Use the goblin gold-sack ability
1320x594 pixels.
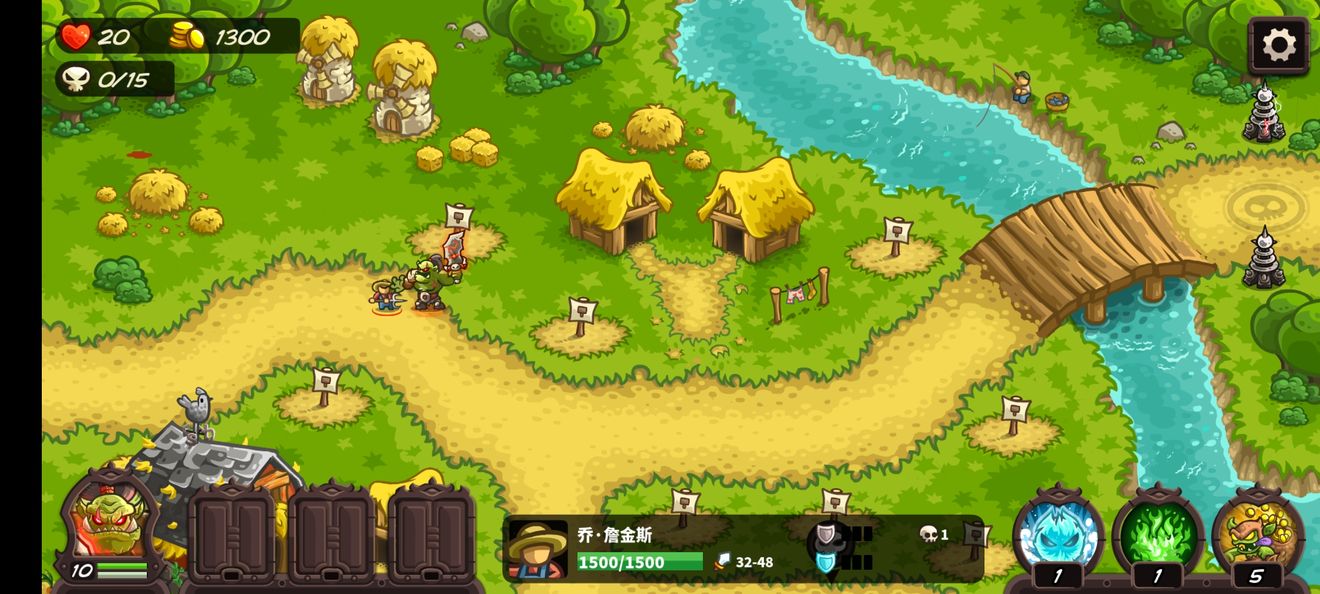(1257, 531)
